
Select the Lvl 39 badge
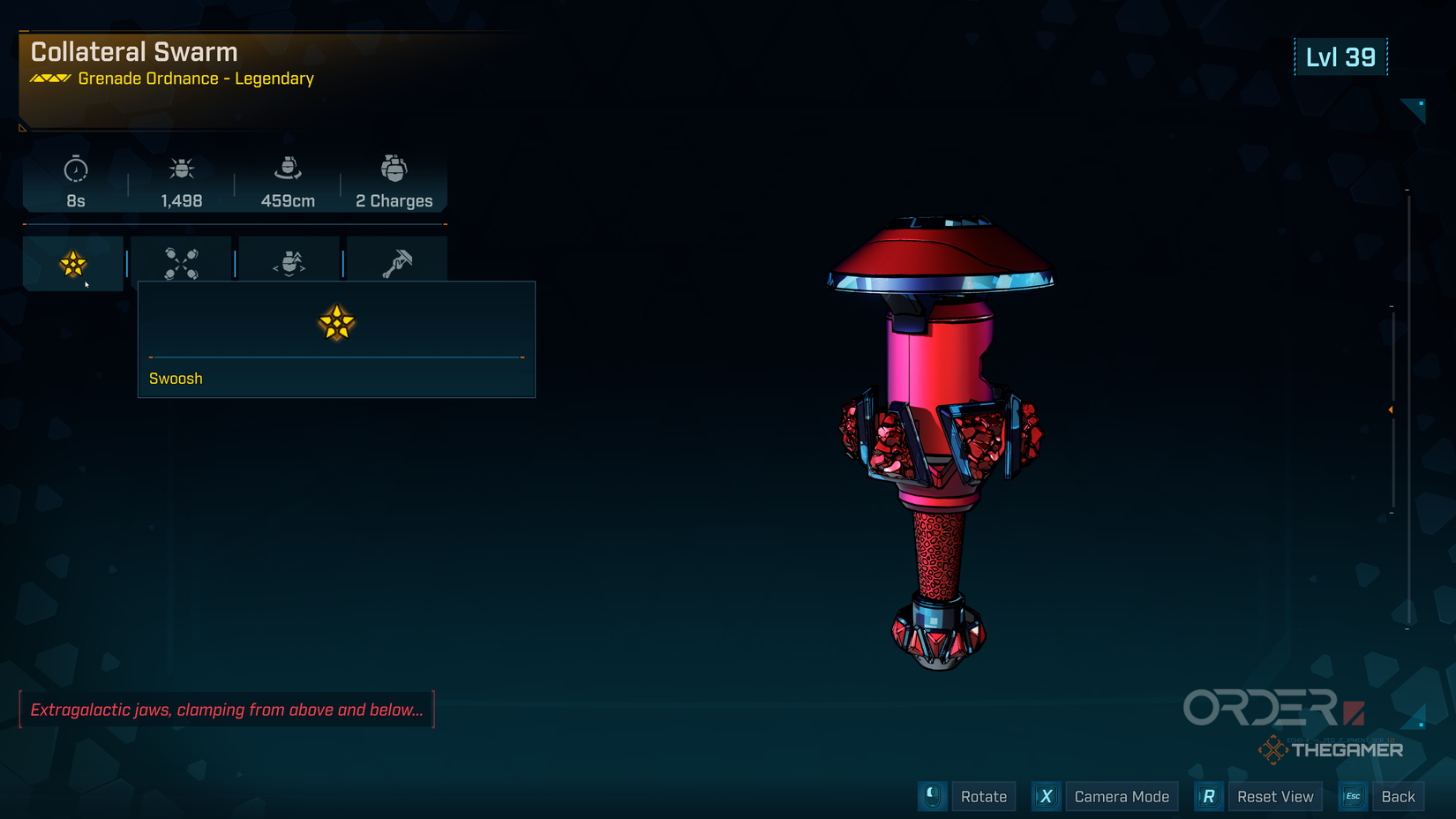(x=1340, y=55)
